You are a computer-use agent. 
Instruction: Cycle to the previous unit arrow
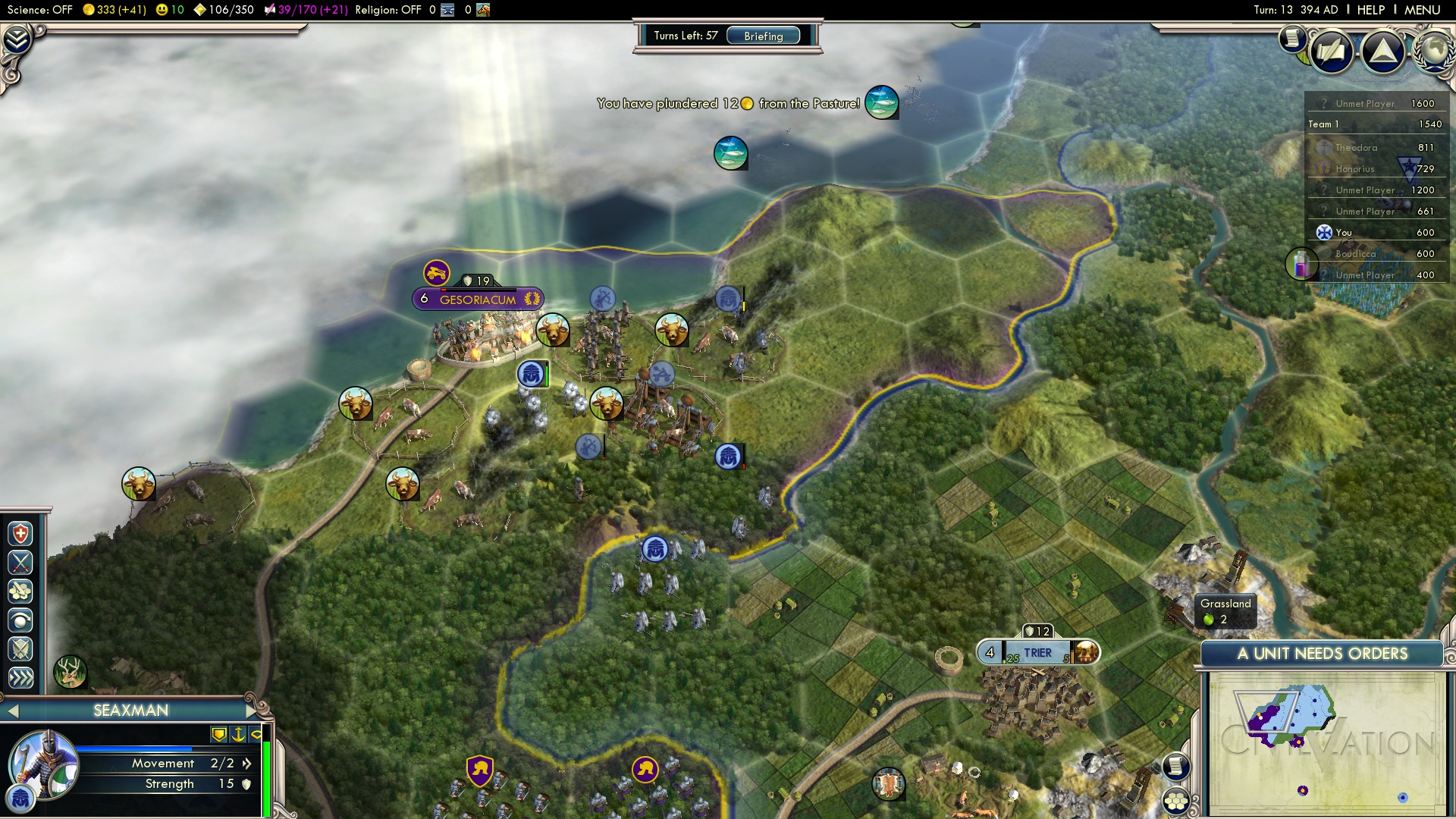coord(12,711)
